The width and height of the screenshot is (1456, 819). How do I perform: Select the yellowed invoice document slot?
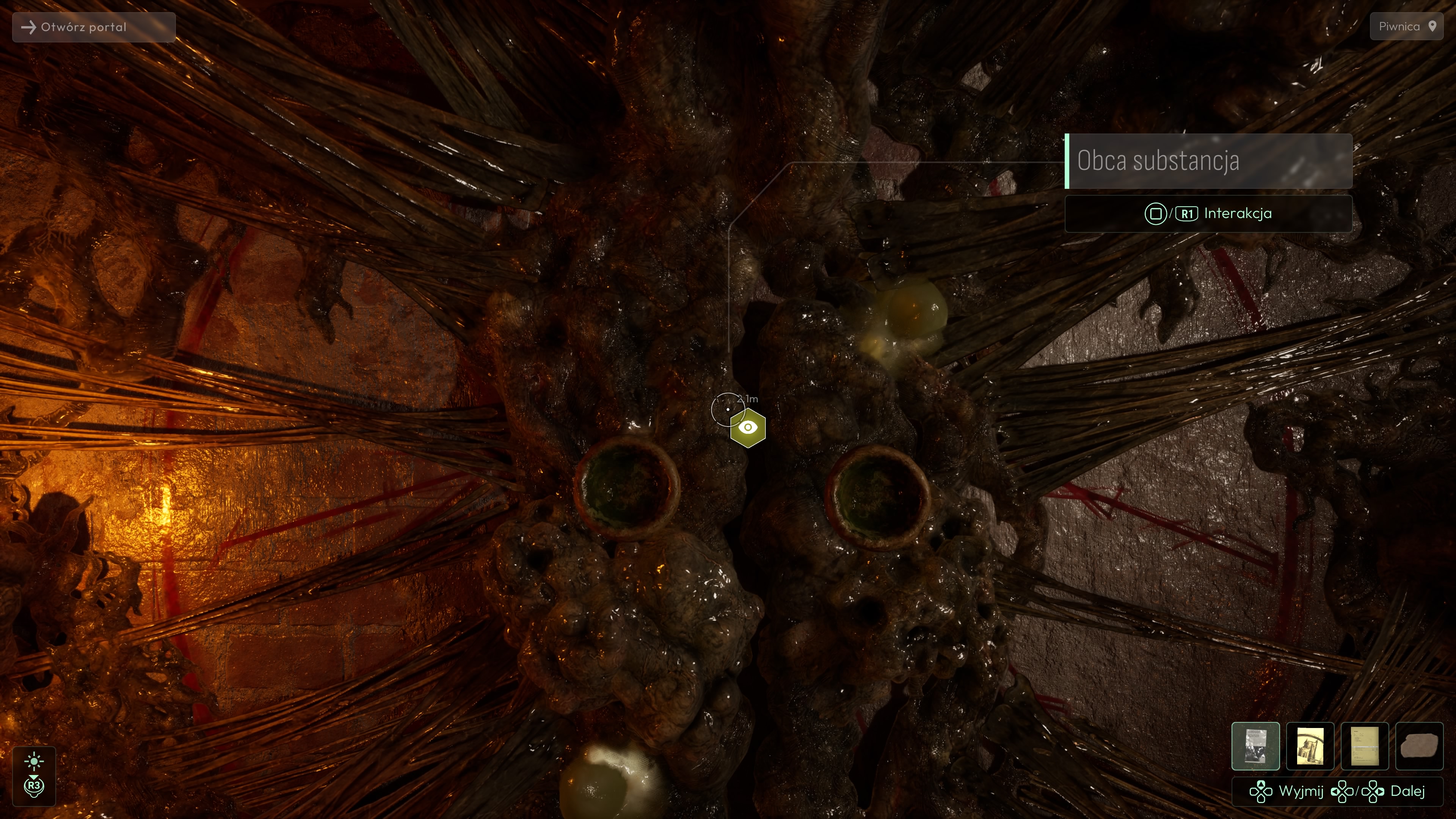1365,746
